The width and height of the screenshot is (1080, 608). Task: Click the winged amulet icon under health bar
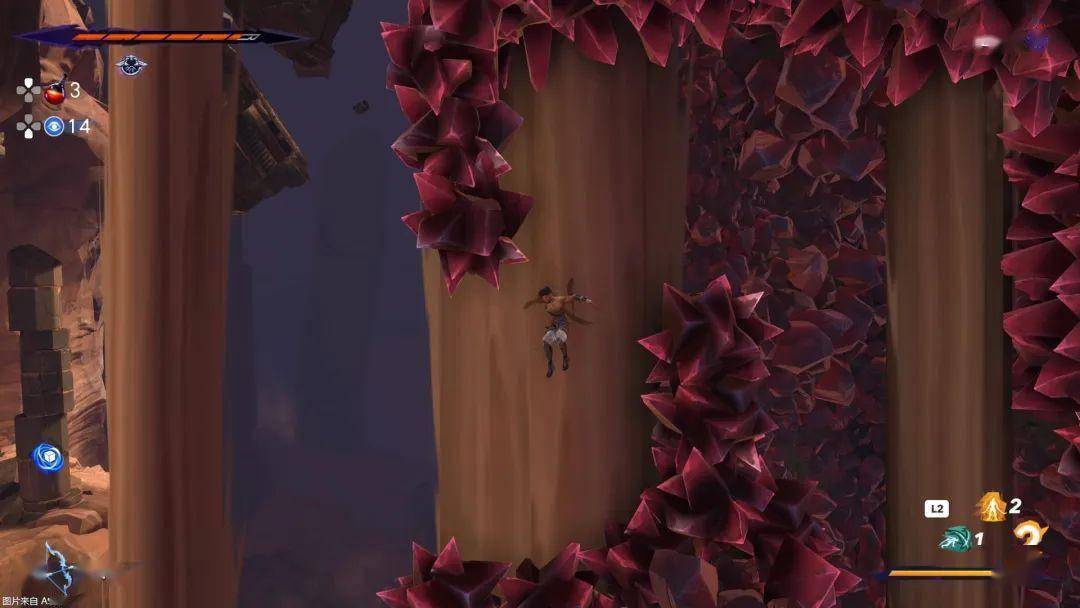pyautogui.click(x=131, y=66)
